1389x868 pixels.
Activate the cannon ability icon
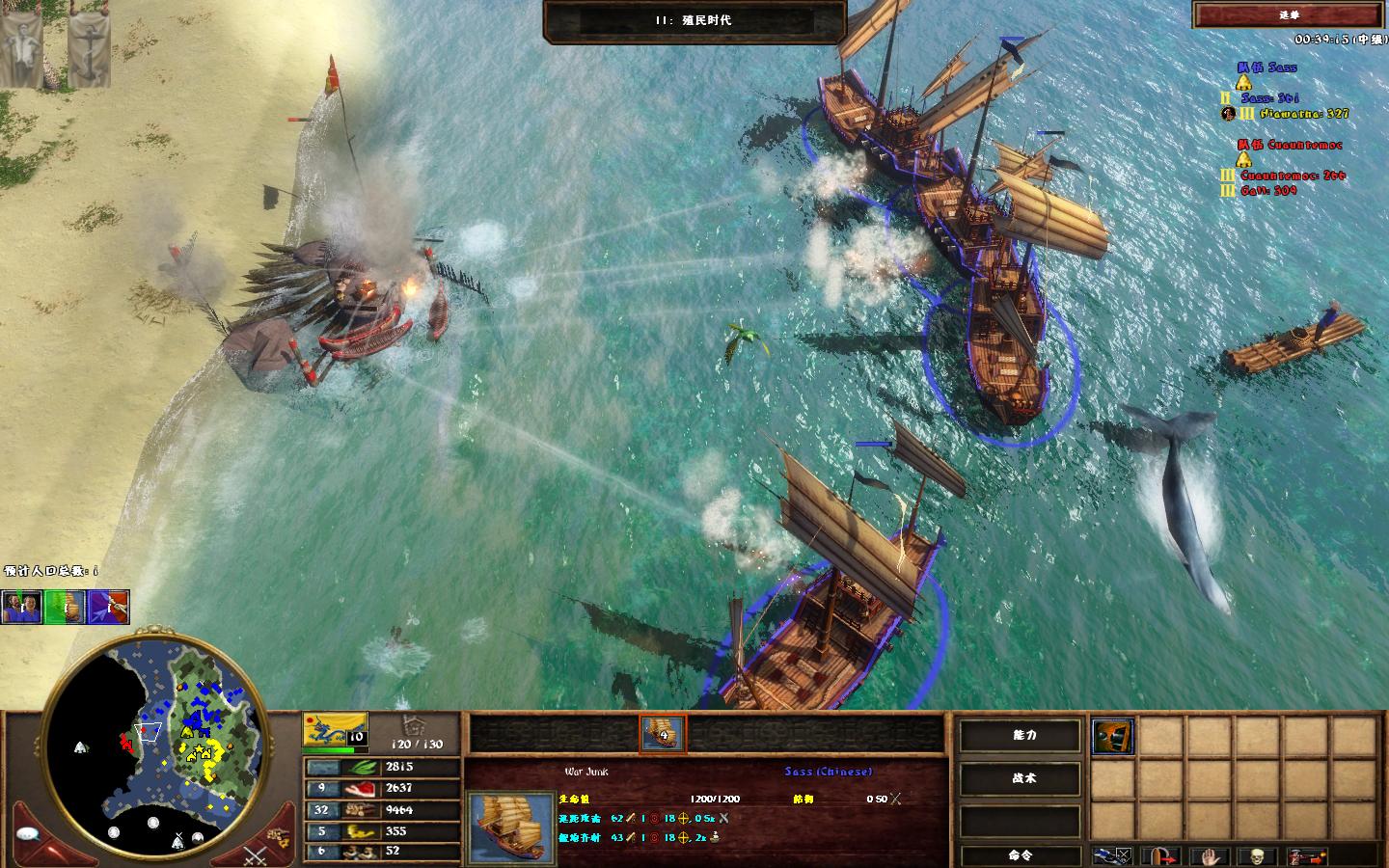[1113, 737]
